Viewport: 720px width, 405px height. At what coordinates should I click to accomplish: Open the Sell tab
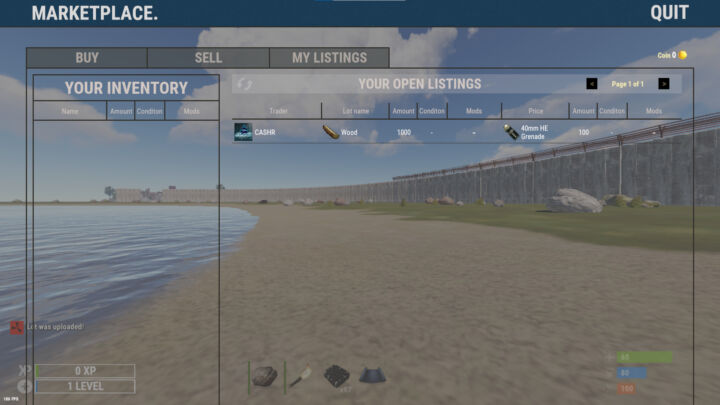tap(208, 58)
